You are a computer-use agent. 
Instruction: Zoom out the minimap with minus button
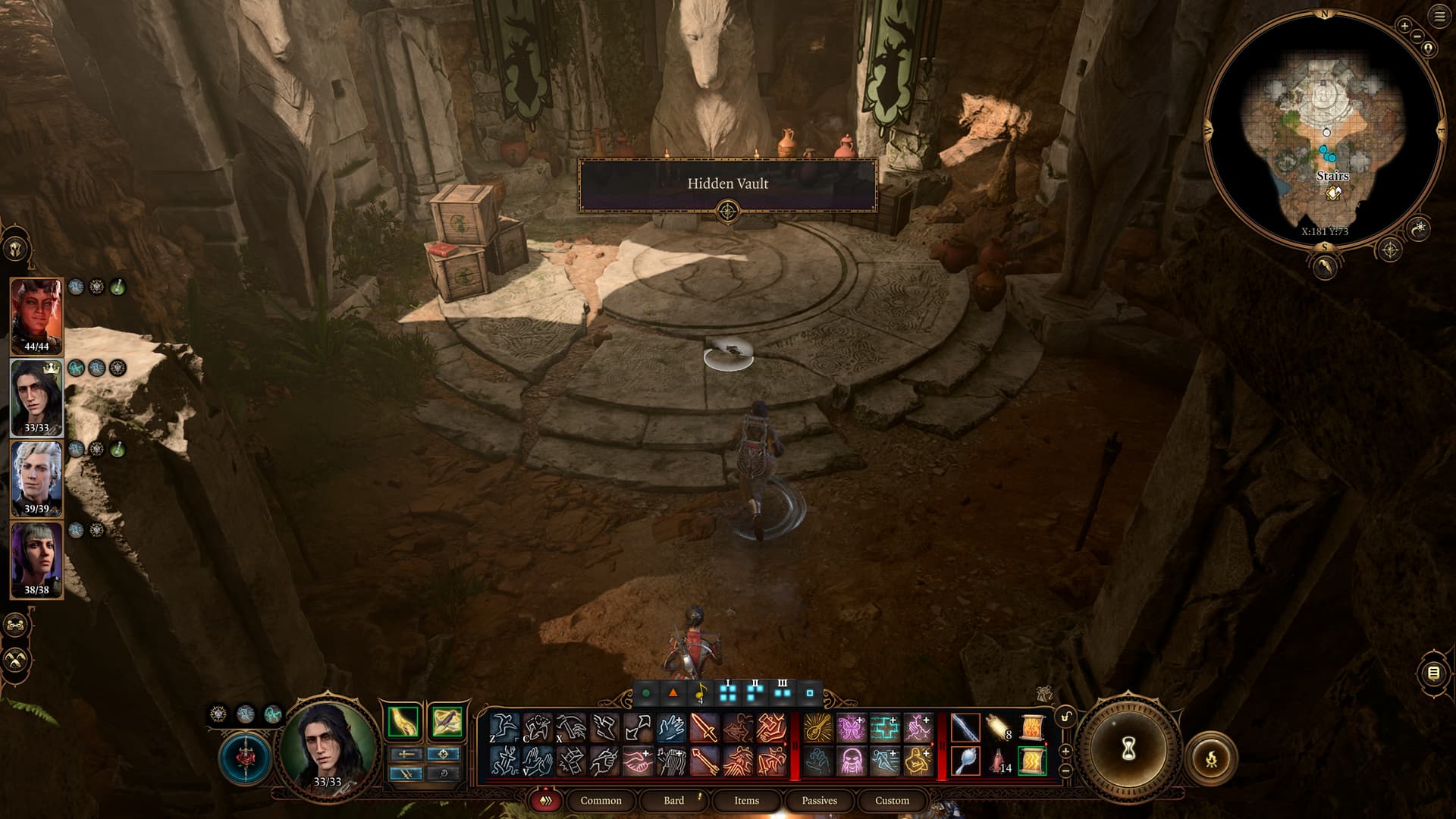click(x=1417, y=37)
